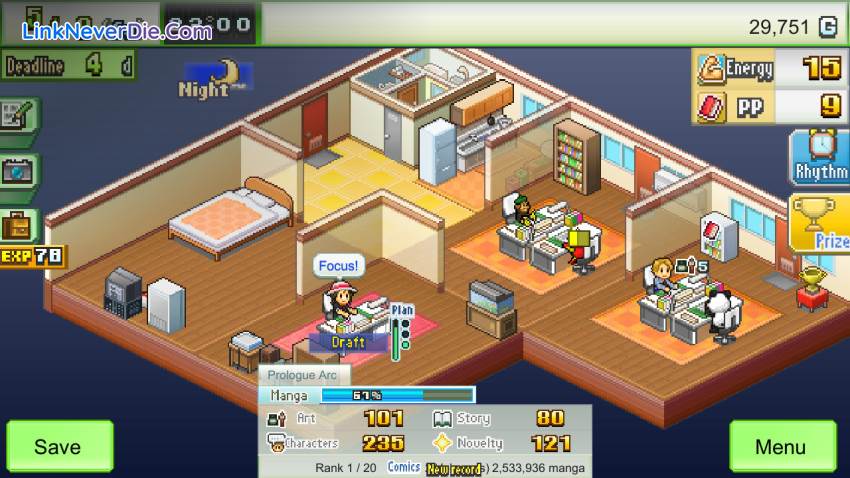Open the Rhythm alarm clock panel

coord(820,157)
